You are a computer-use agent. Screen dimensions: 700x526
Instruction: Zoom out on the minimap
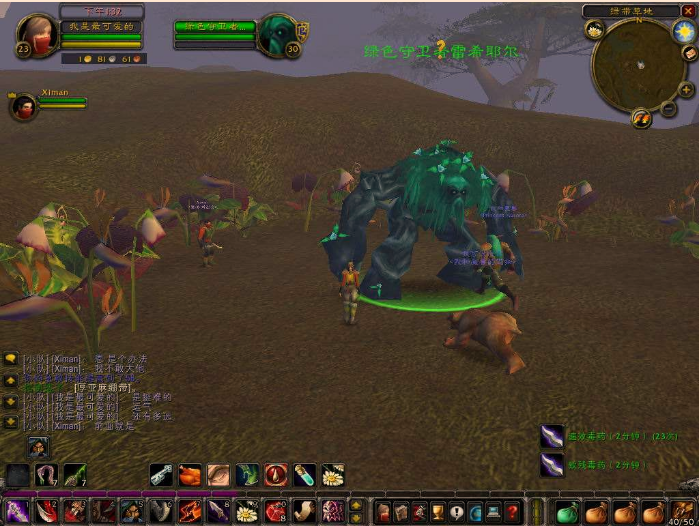(668, 108)
